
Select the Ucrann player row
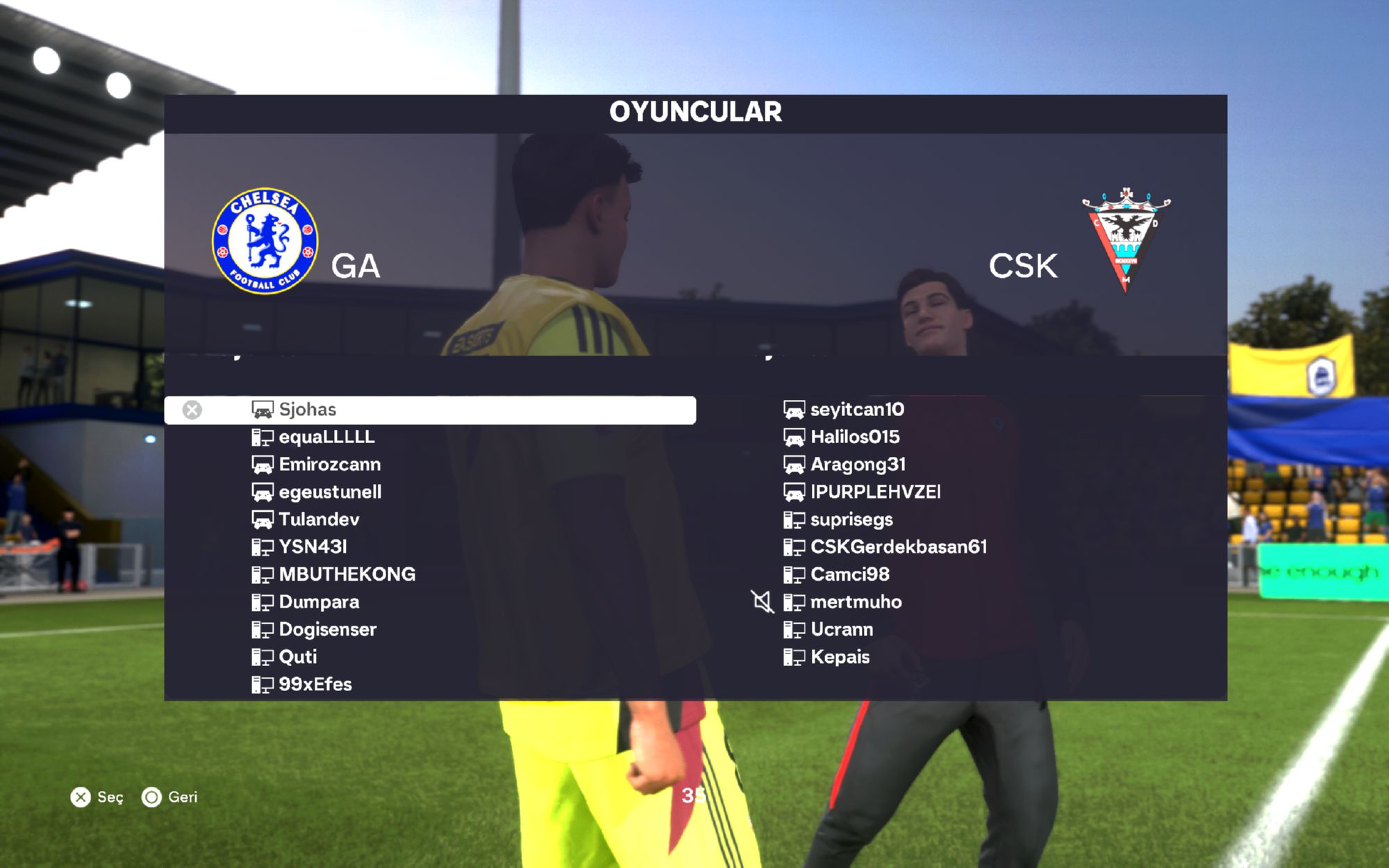click(x=842, y=630)
